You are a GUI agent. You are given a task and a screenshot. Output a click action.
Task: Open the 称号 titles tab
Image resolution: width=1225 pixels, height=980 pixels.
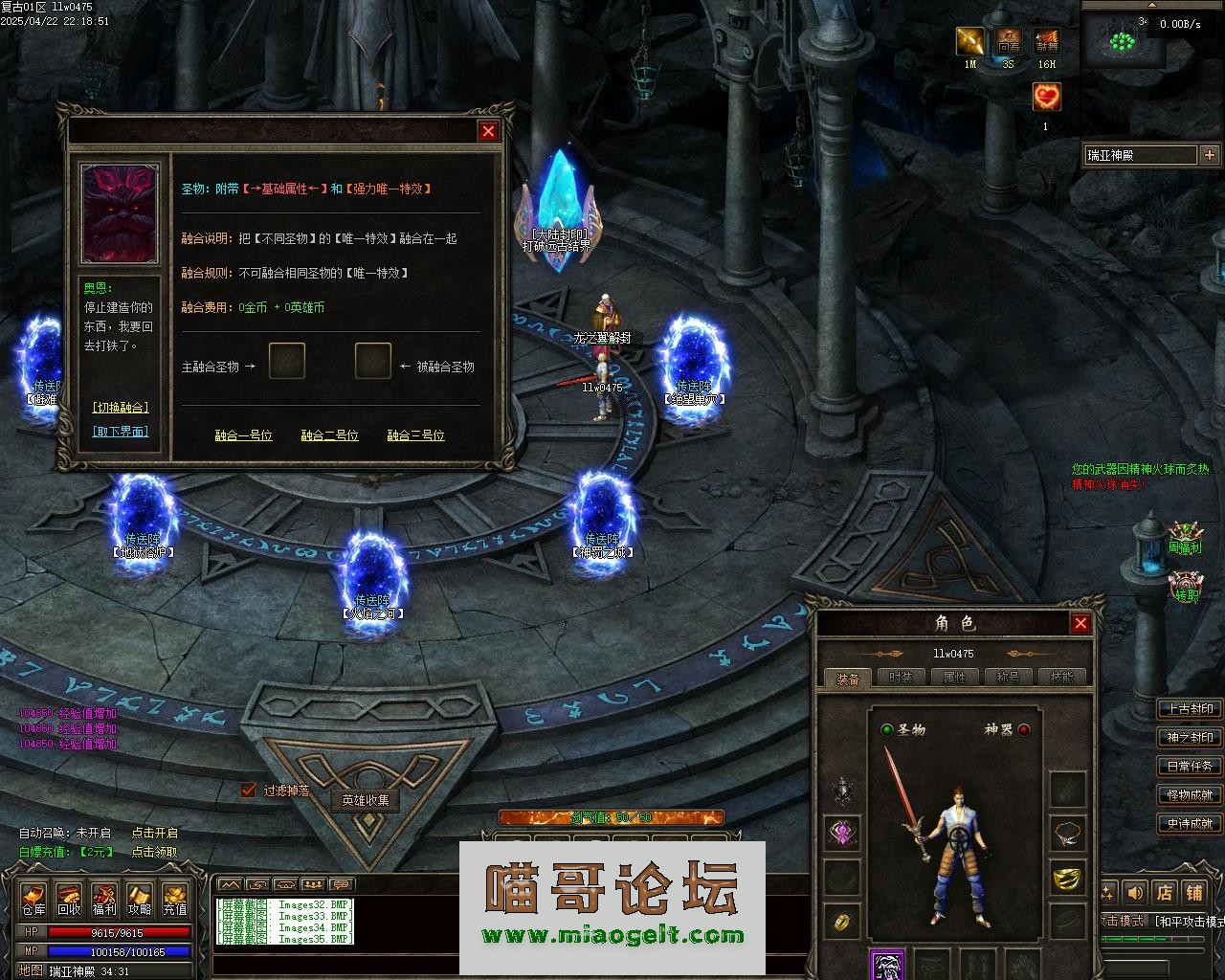click(x=1008, y=678)
